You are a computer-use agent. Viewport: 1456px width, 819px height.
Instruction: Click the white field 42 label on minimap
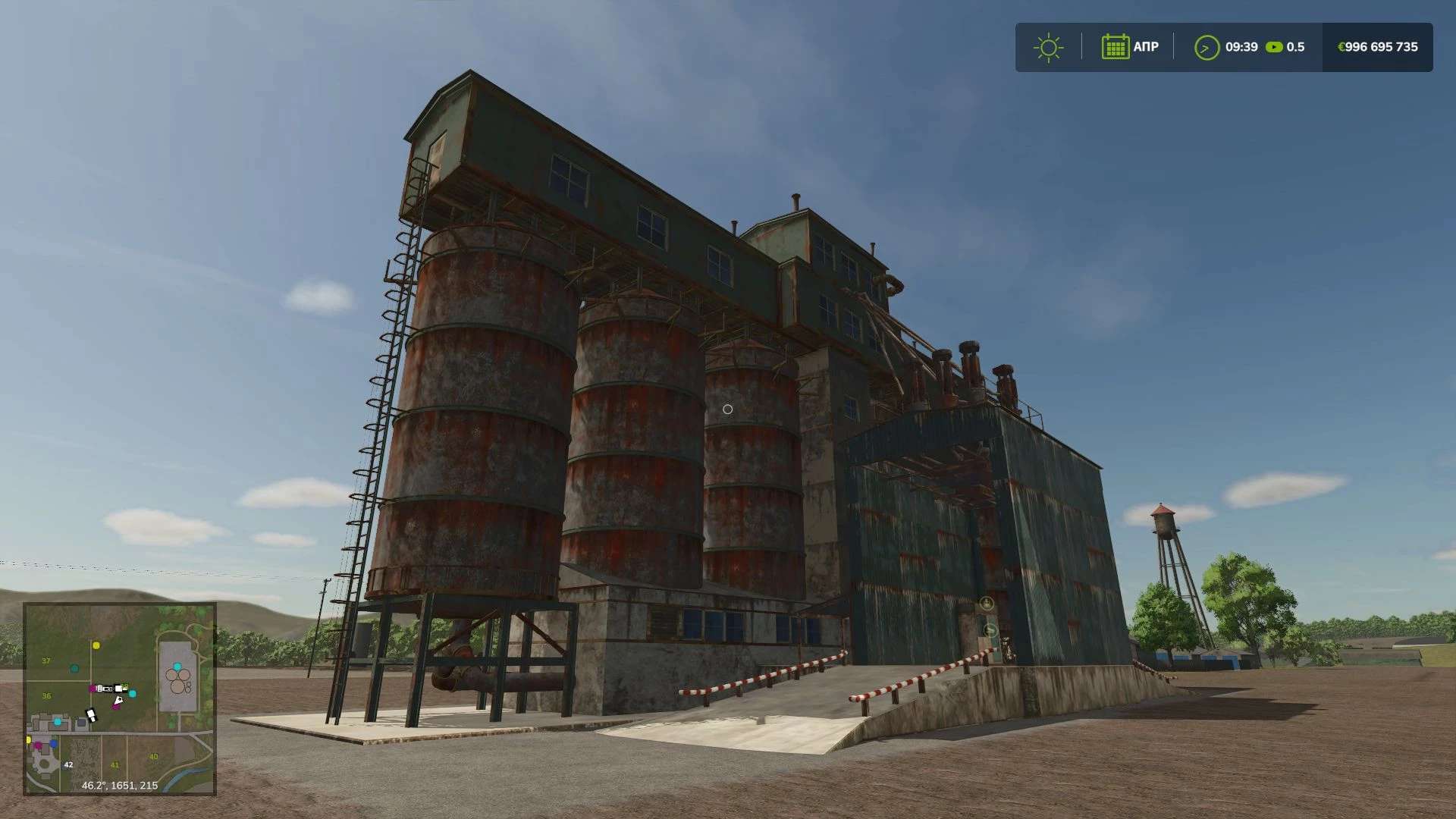pos(68,764)
